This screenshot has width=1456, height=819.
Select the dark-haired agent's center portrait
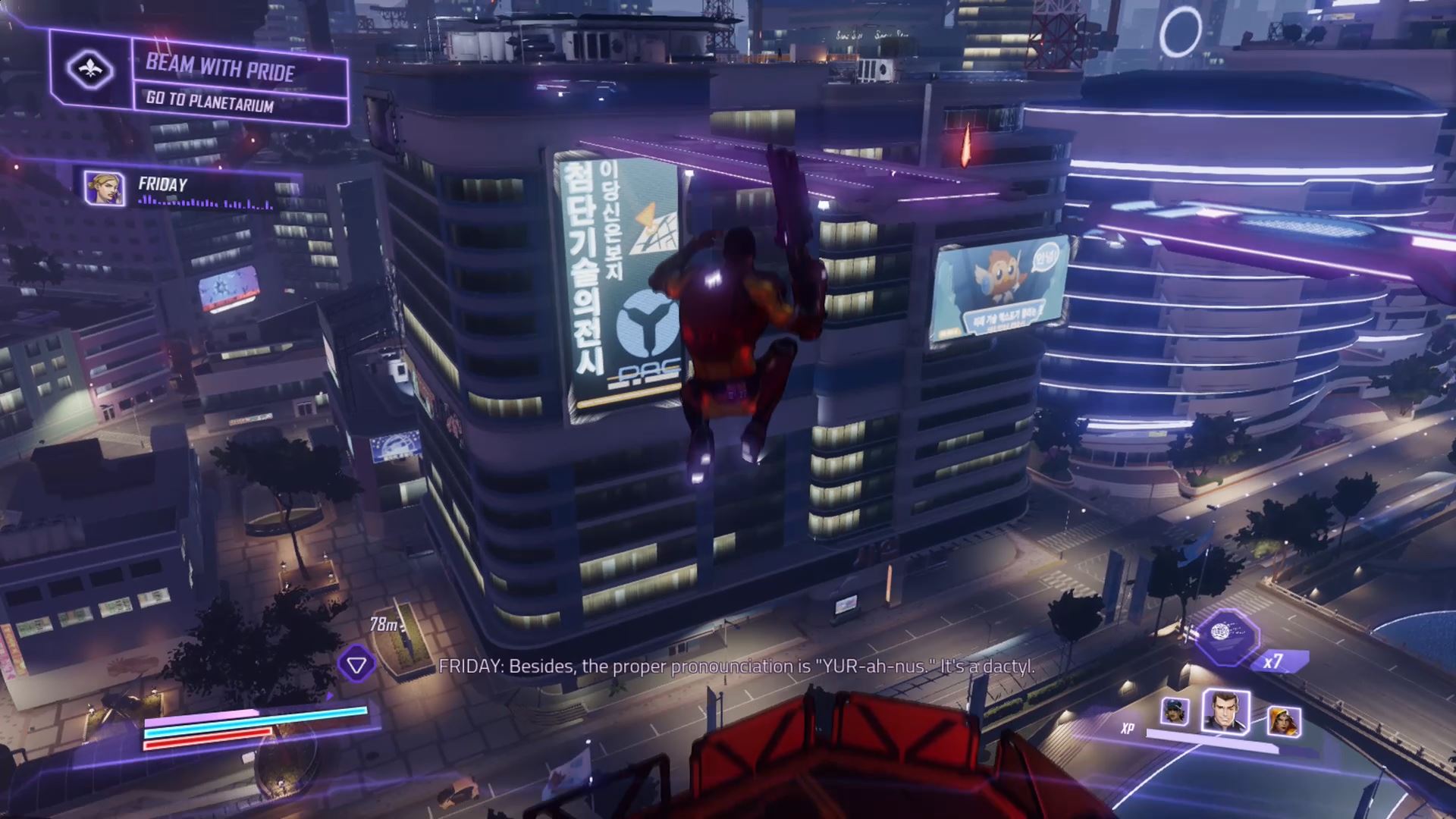click(1225, 711)
